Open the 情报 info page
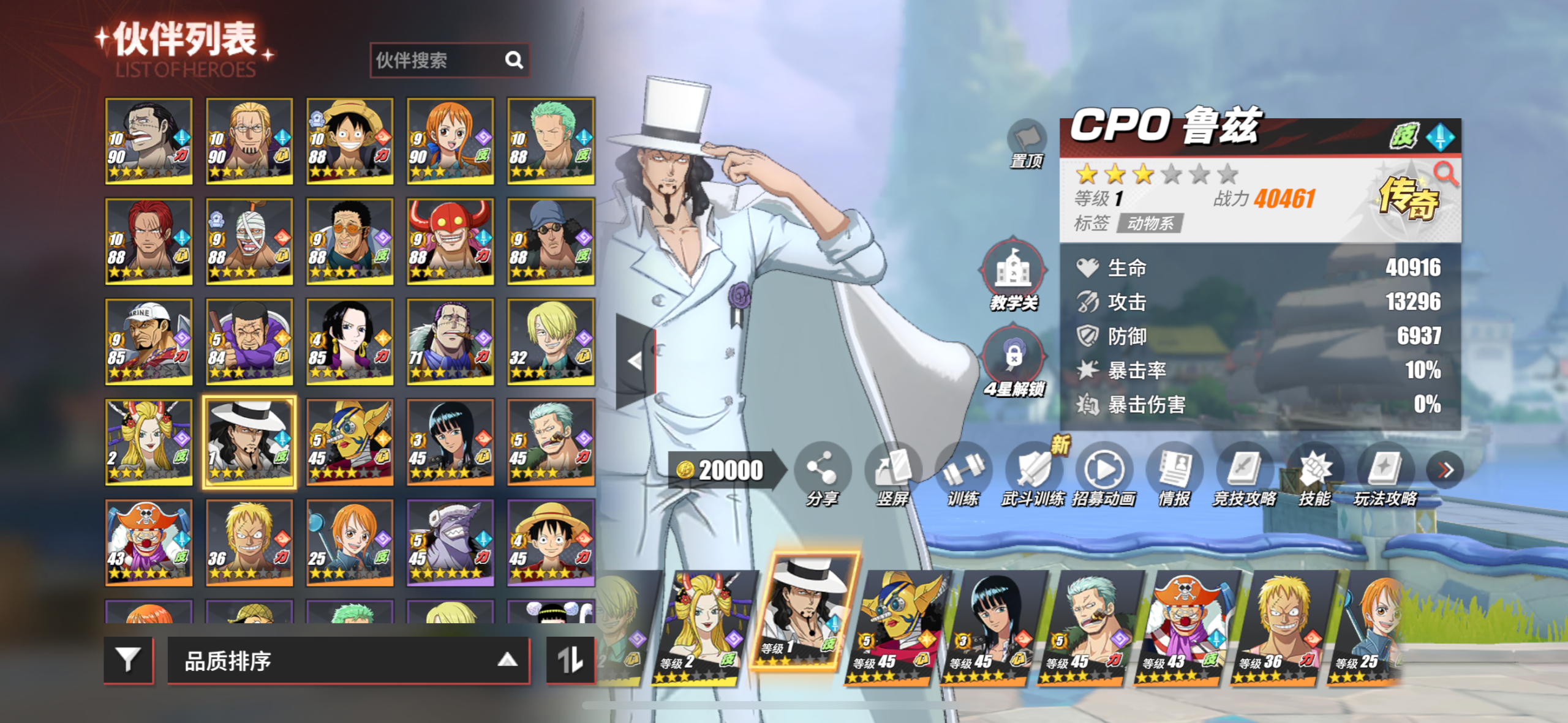The width and height of the screenshot is (1568, 723). point(1174,474)
